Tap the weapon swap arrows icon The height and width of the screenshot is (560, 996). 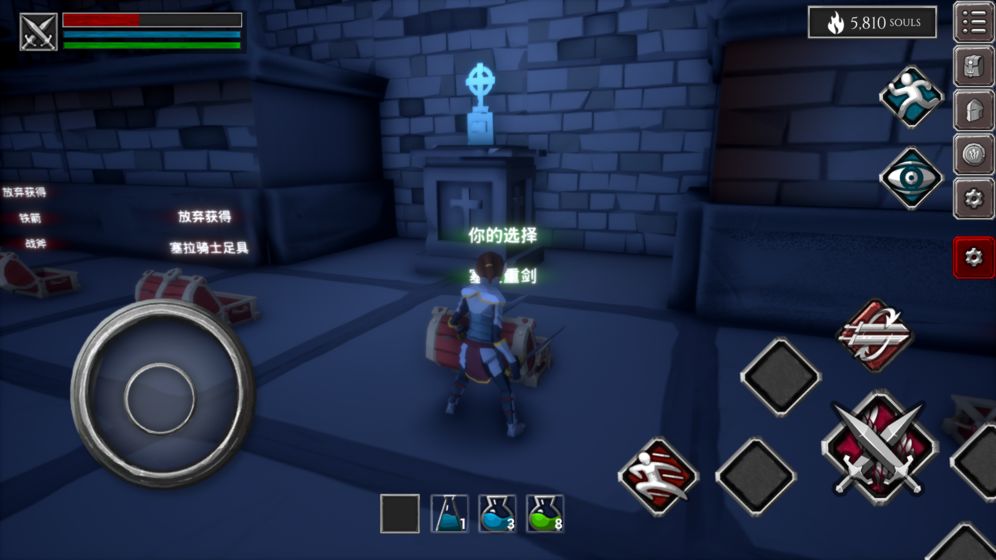(876, 335)
